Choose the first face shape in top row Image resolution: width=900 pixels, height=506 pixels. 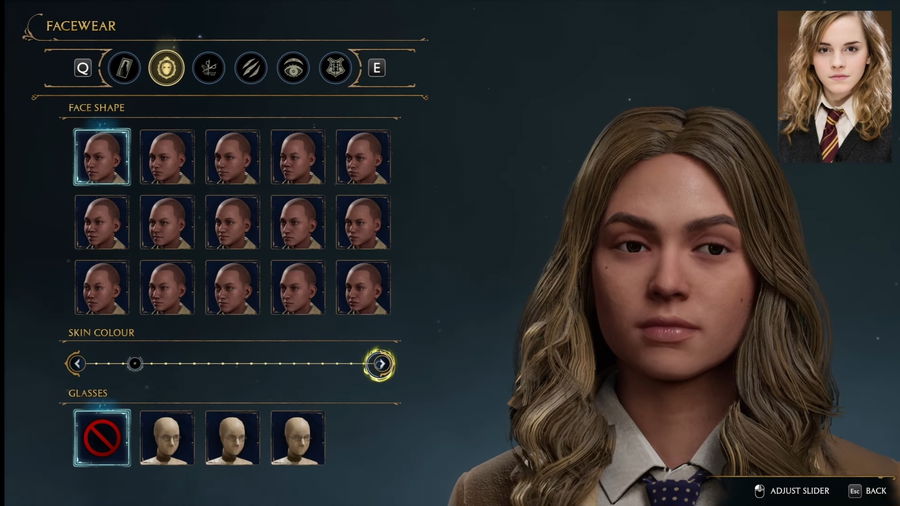(x=101, y=157)
